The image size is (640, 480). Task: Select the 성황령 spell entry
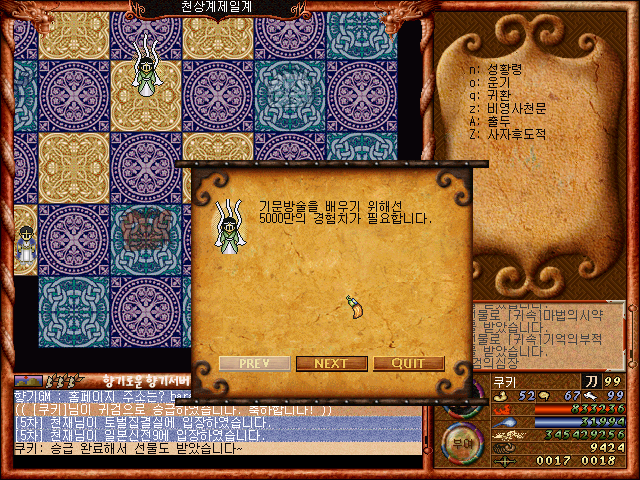click(x=510, y=70)
